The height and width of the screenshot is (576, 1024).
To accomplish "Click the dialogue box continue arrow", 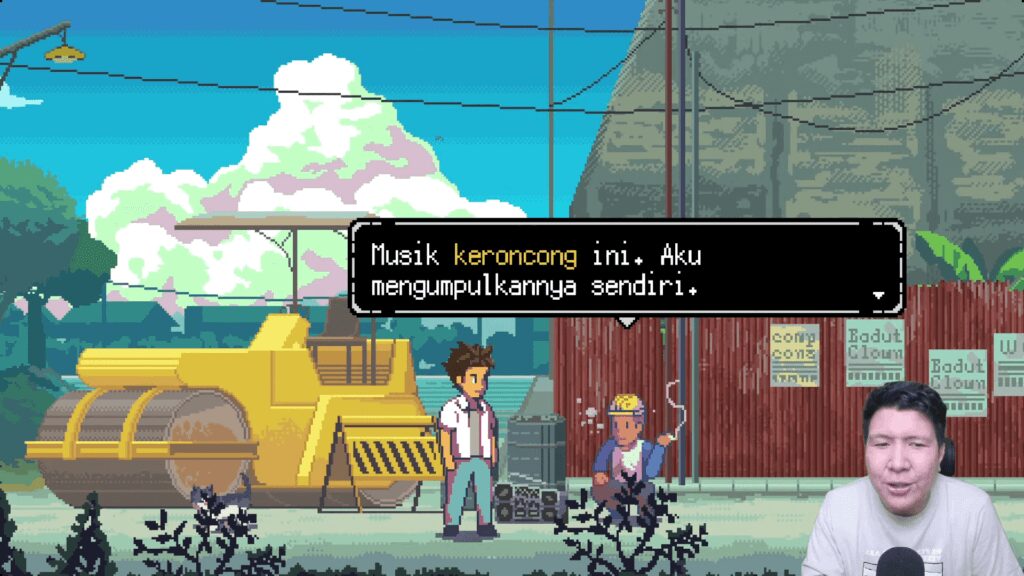I will (x=879, y=295).
